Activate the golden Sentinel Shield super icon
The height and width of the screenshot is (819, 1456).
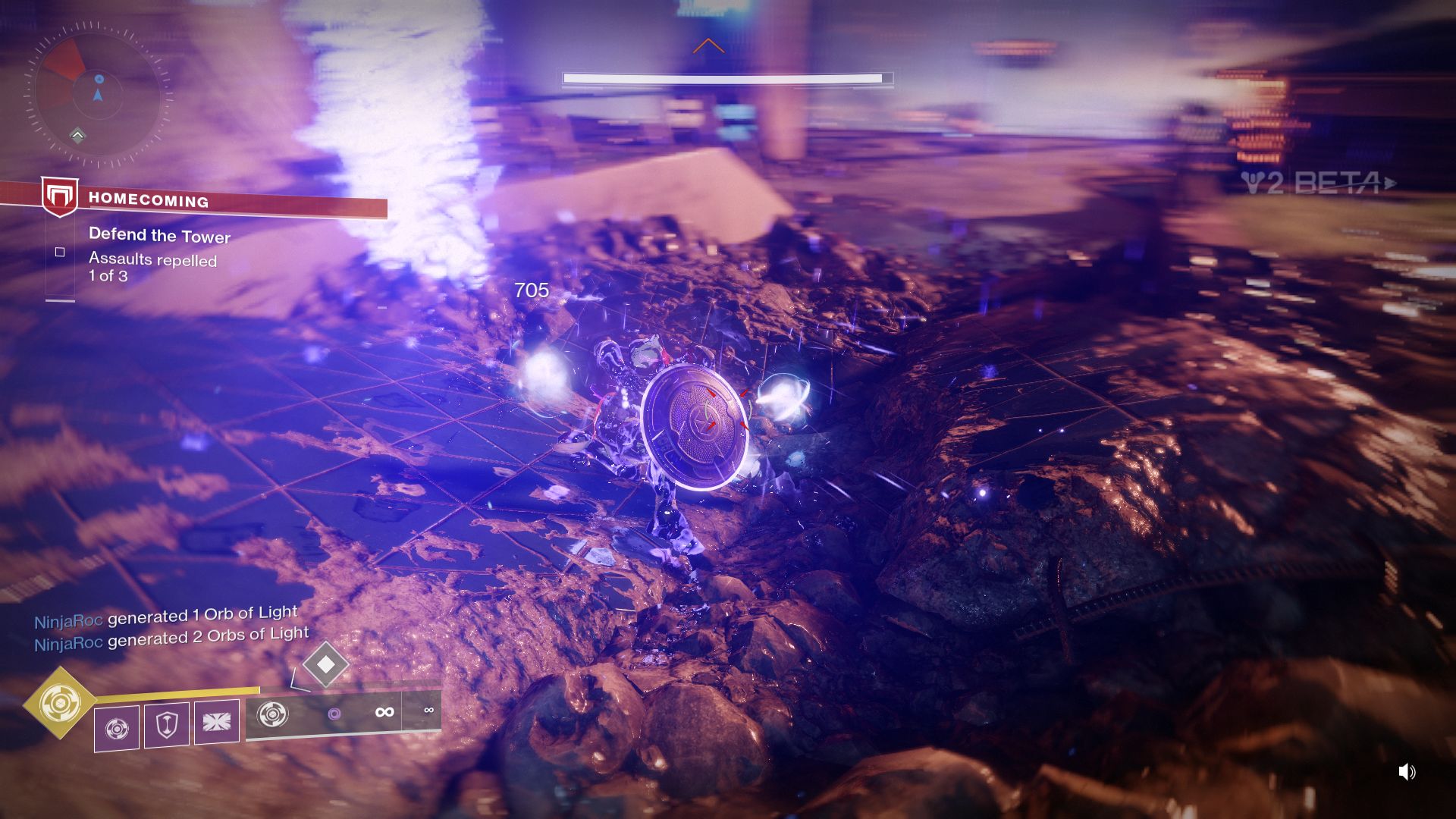(59, 703)
